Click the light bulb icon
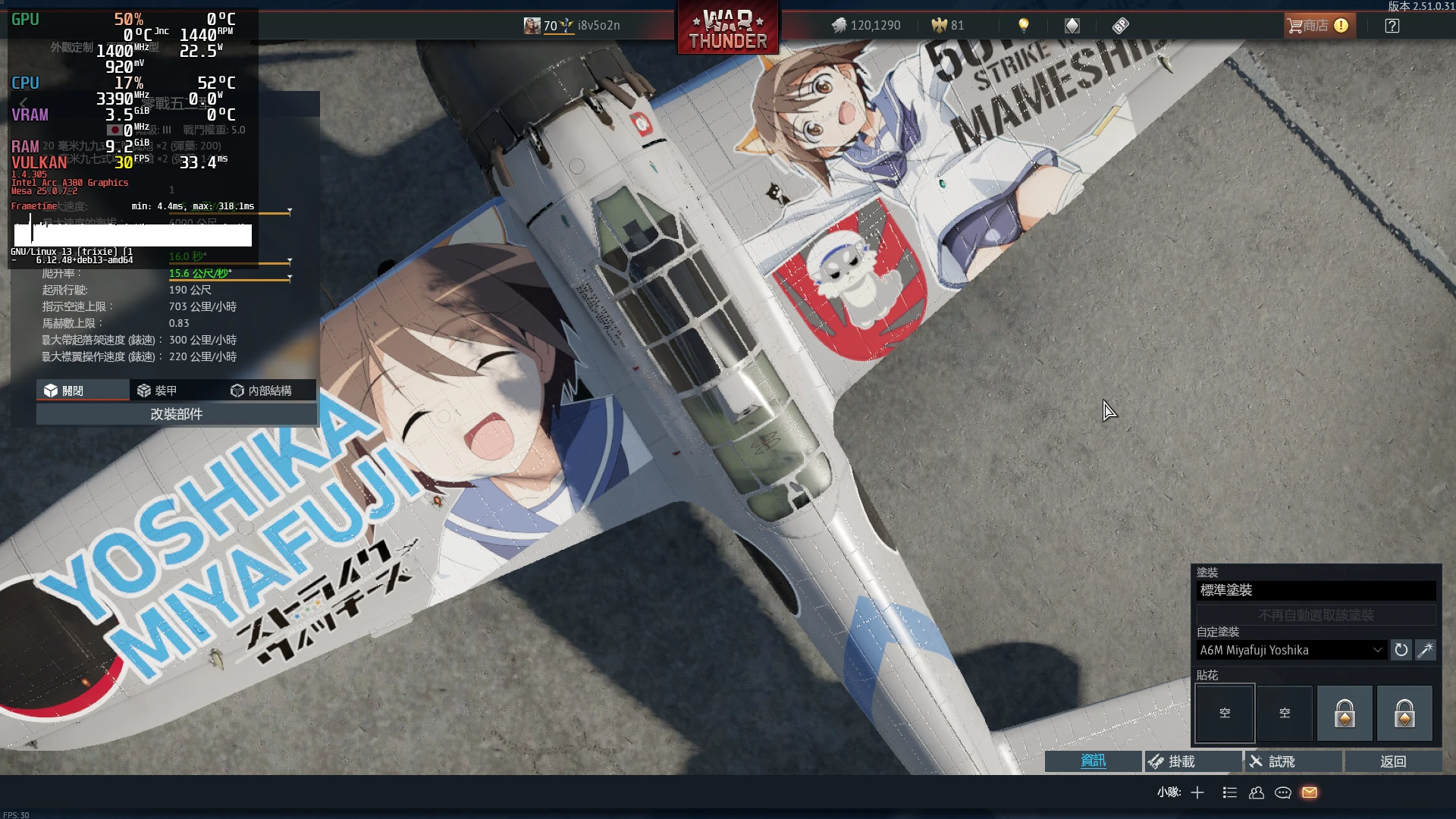 point(1023,26)
